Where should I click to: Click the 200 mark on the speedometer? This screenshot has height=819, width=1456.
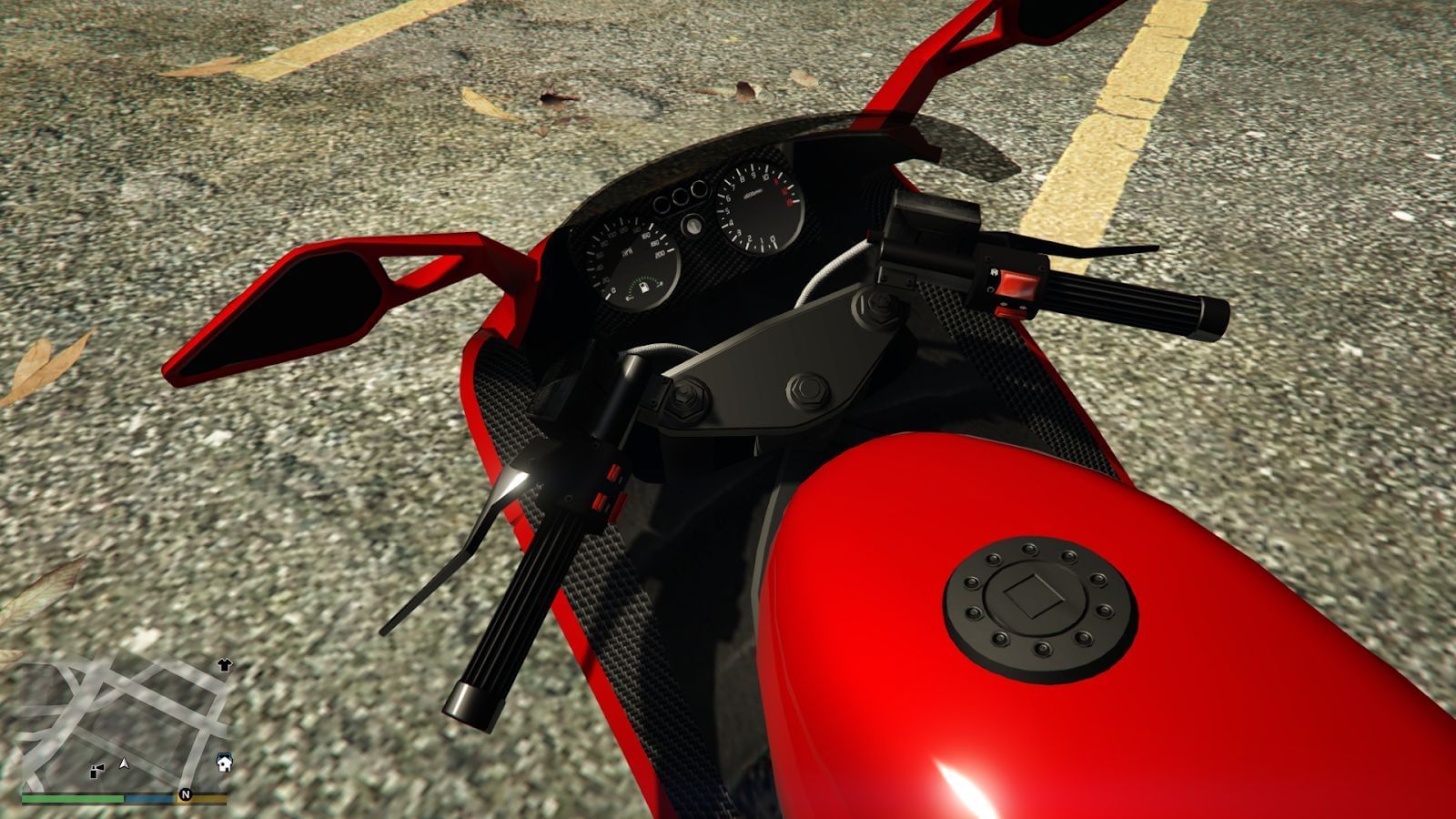point(659,253)
